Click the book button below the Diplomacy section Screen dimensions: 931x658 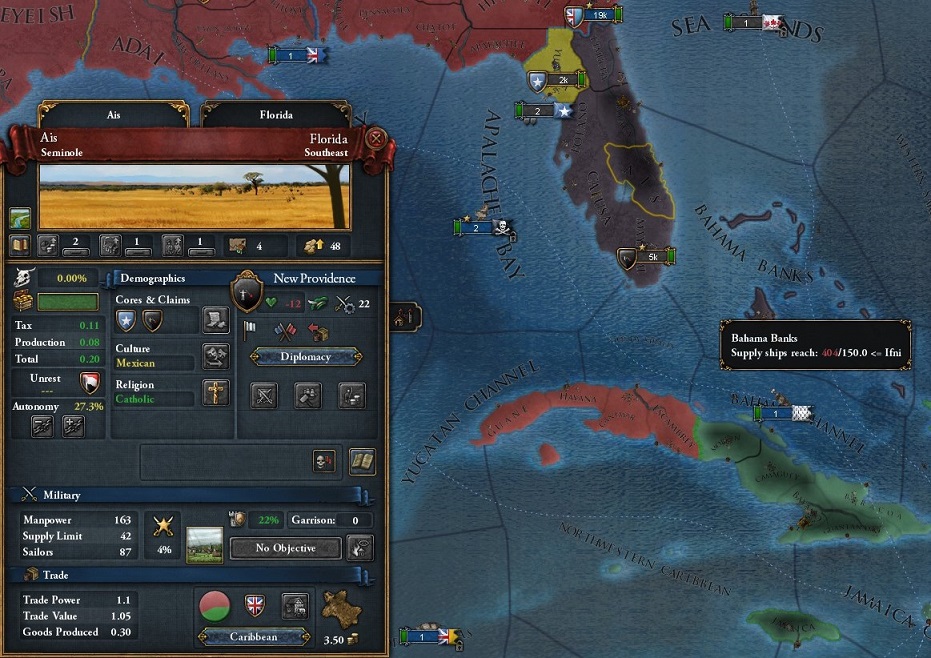pyautogui.click(x=361, y=461)
